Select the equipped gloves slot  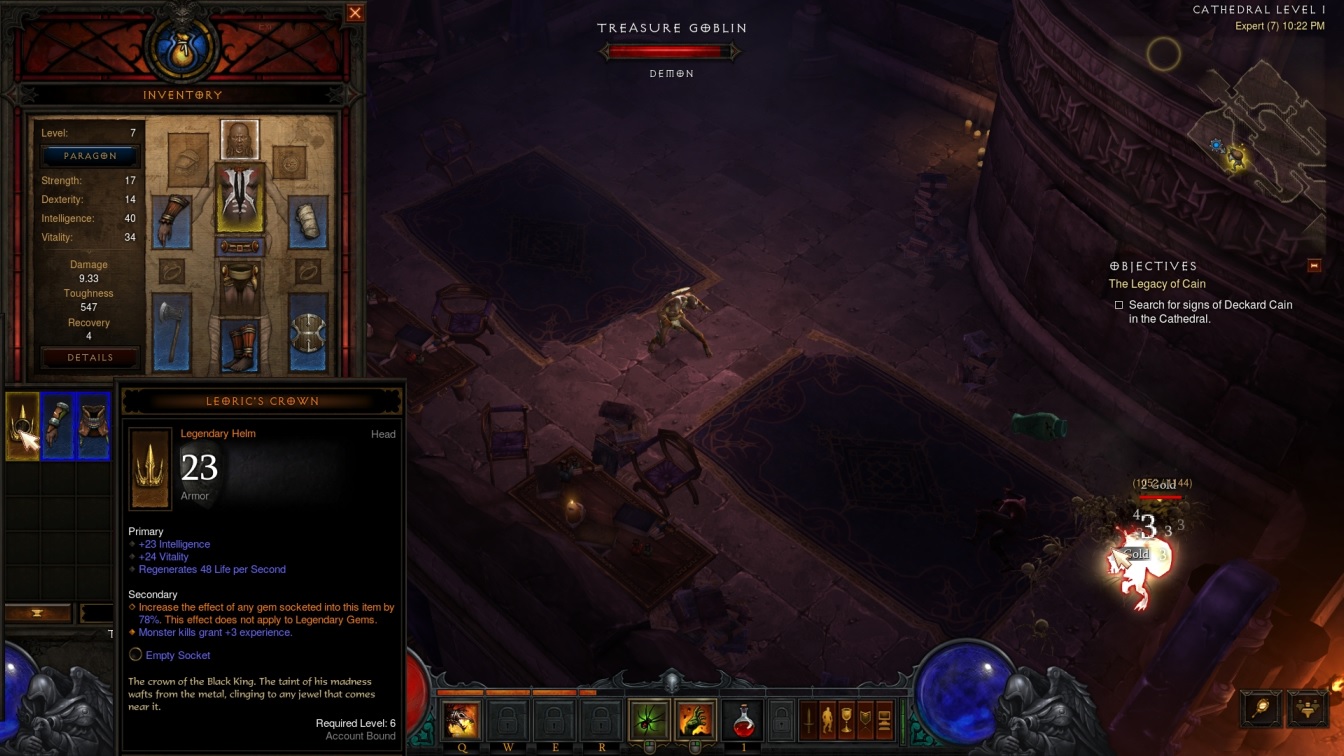click(171, 220)
